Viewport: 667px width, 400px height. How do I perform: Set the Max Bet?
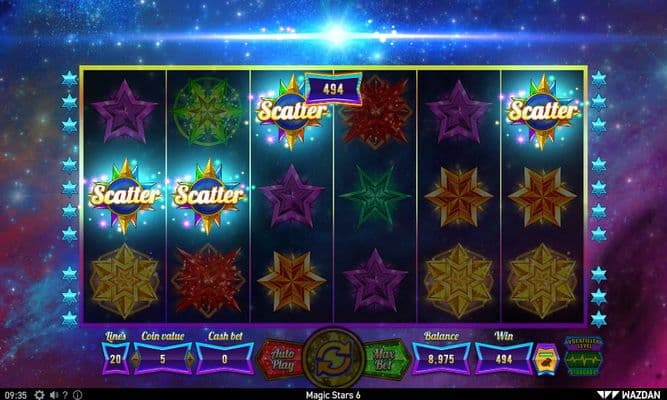pos(384,357)
